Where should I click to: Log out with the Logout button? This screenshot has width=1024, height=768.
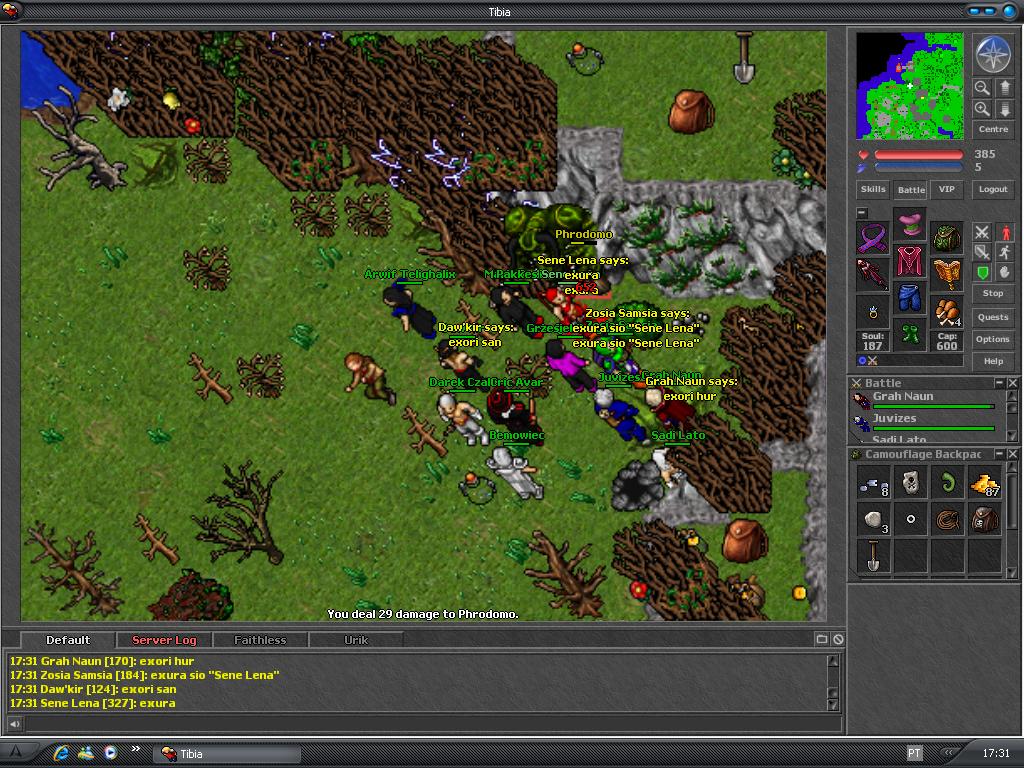(993, 189)
